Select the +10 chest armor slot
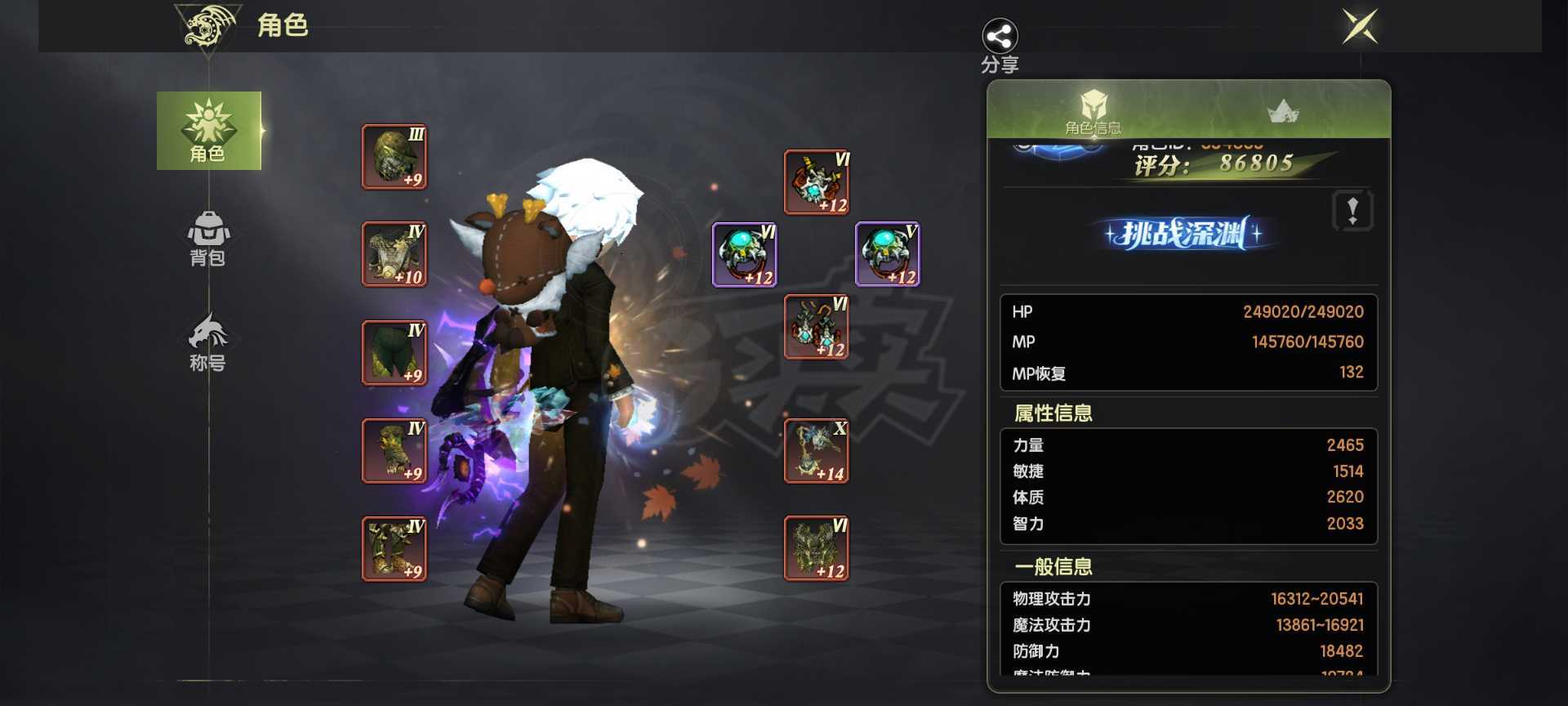1568x706 pixels. [394, 254]
